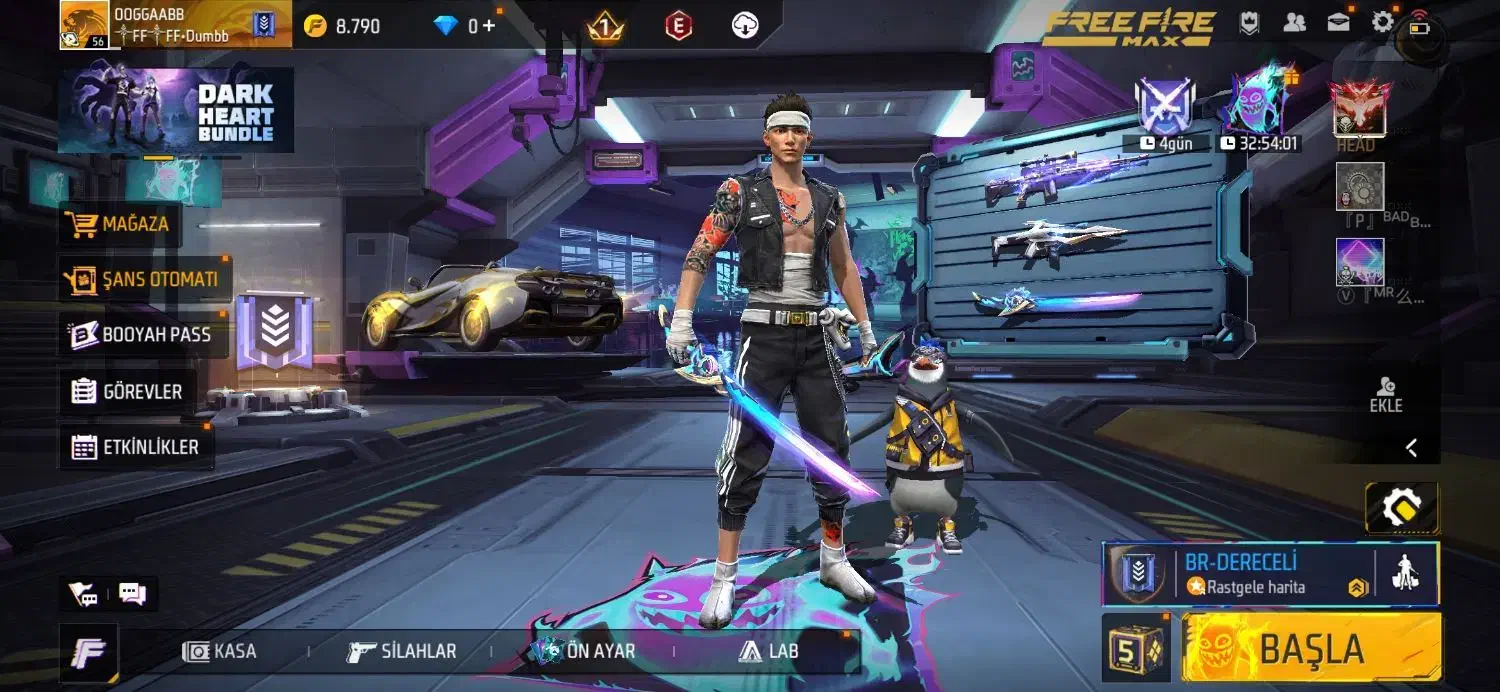Open the mail envelope icon
Viewport: 1500px width, 692px height.
point(1339,23)
